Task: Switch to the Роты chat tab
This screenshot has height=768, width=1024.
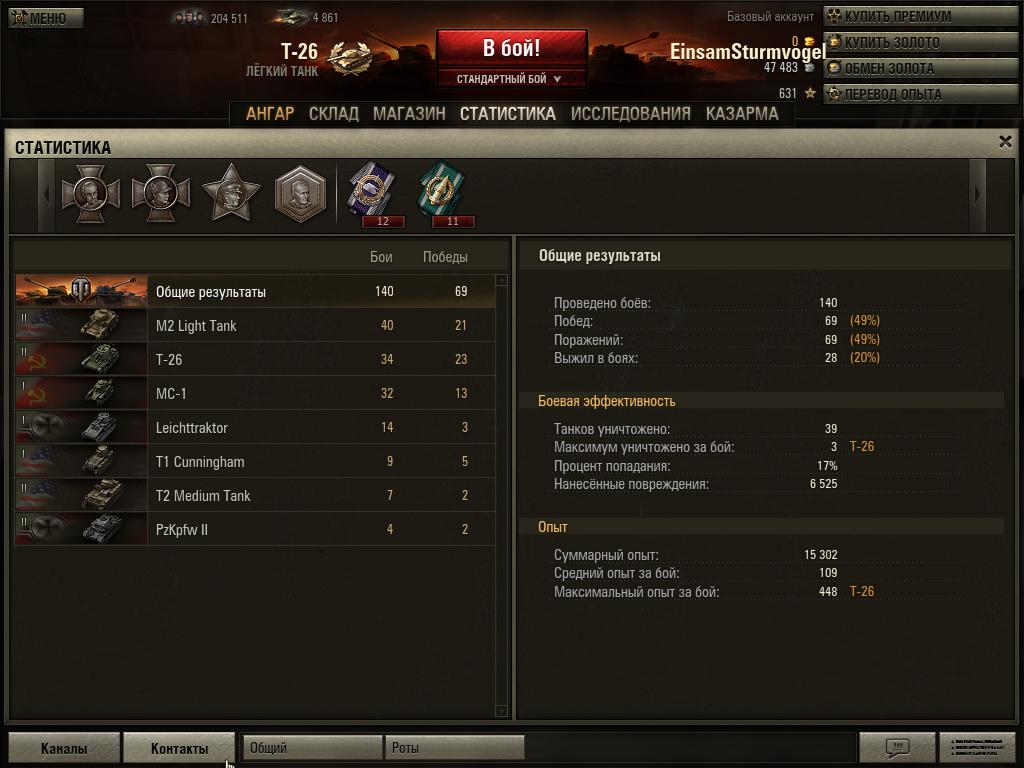Action: 454,748
